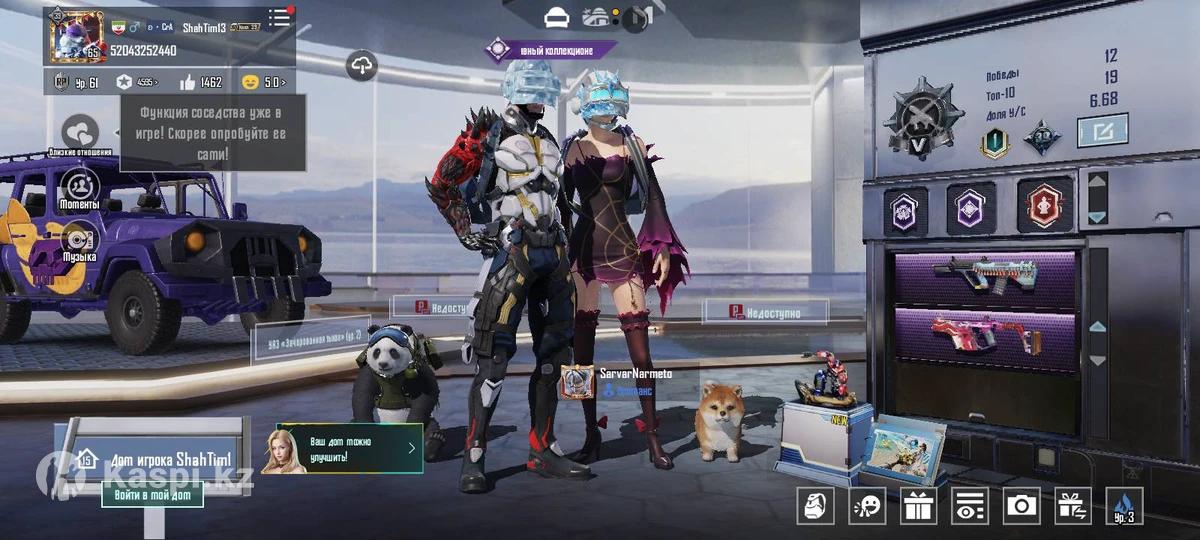Open the gift exchange arrows icon
This screenshot has width=1200, height=540.
[x=1073, y=506]
